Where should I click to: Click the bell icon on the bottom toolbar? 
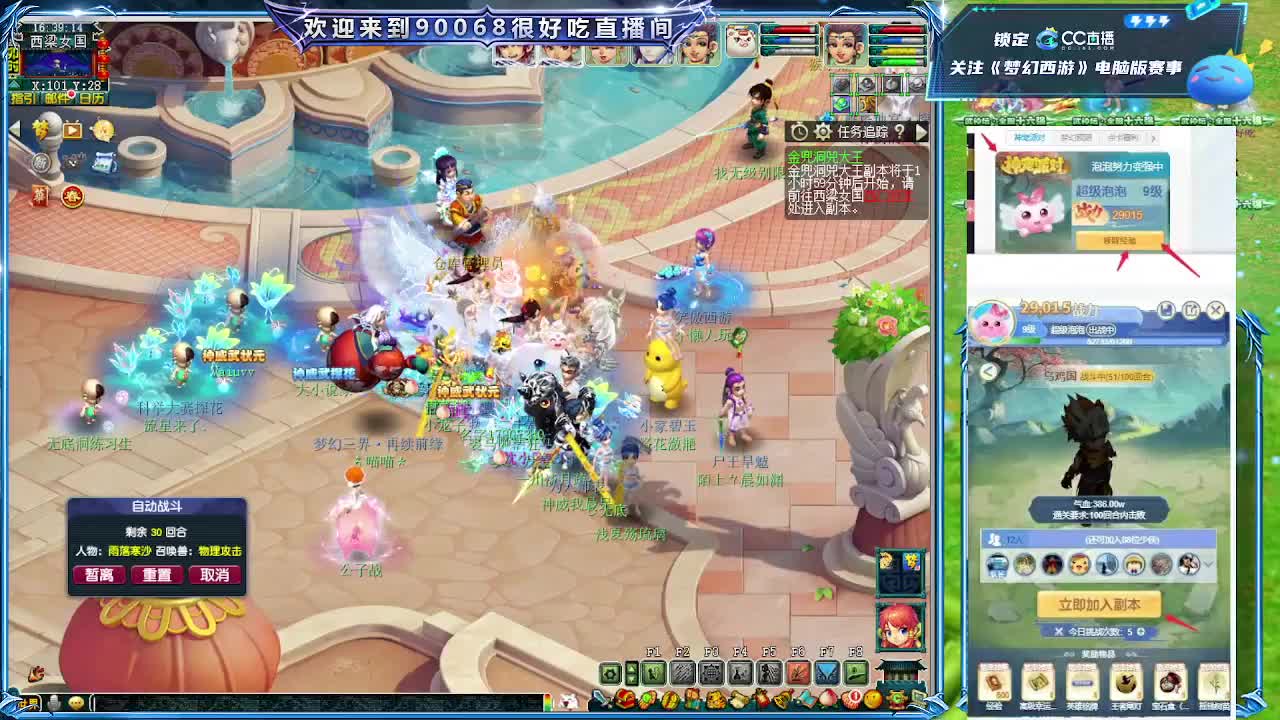coord(781,697)
